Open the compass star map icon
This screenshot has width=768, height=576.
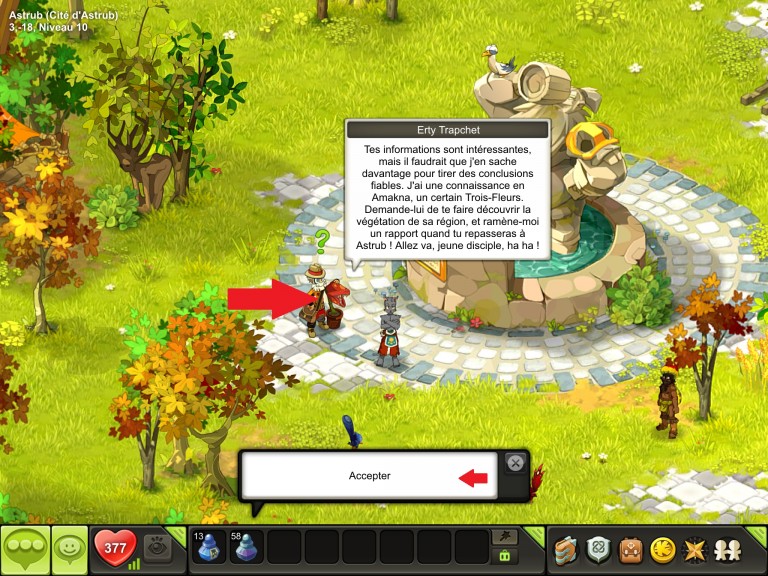click(x=692, y=549)
